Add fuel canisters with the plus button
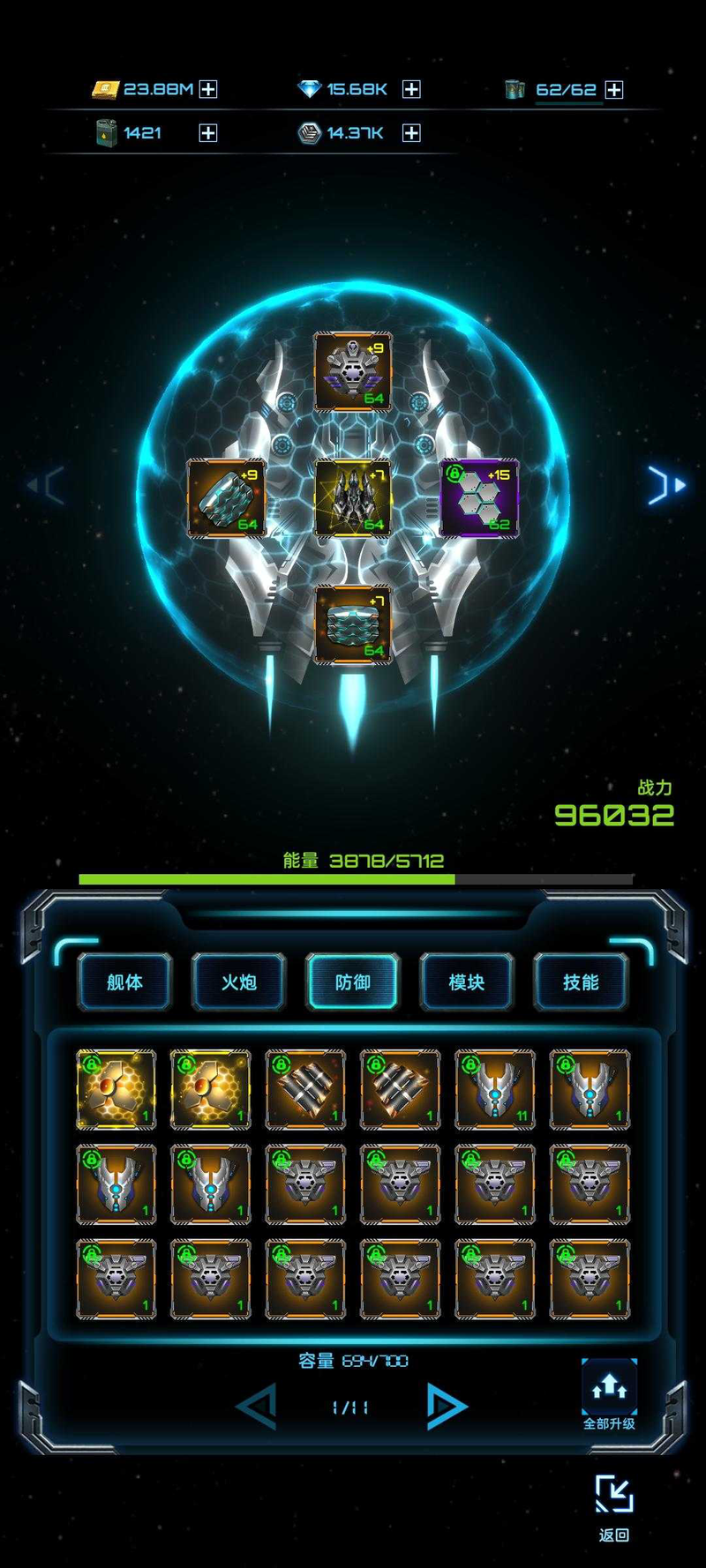The width and height of the screenshot is (706, 1568). click(x=208, y=133)
